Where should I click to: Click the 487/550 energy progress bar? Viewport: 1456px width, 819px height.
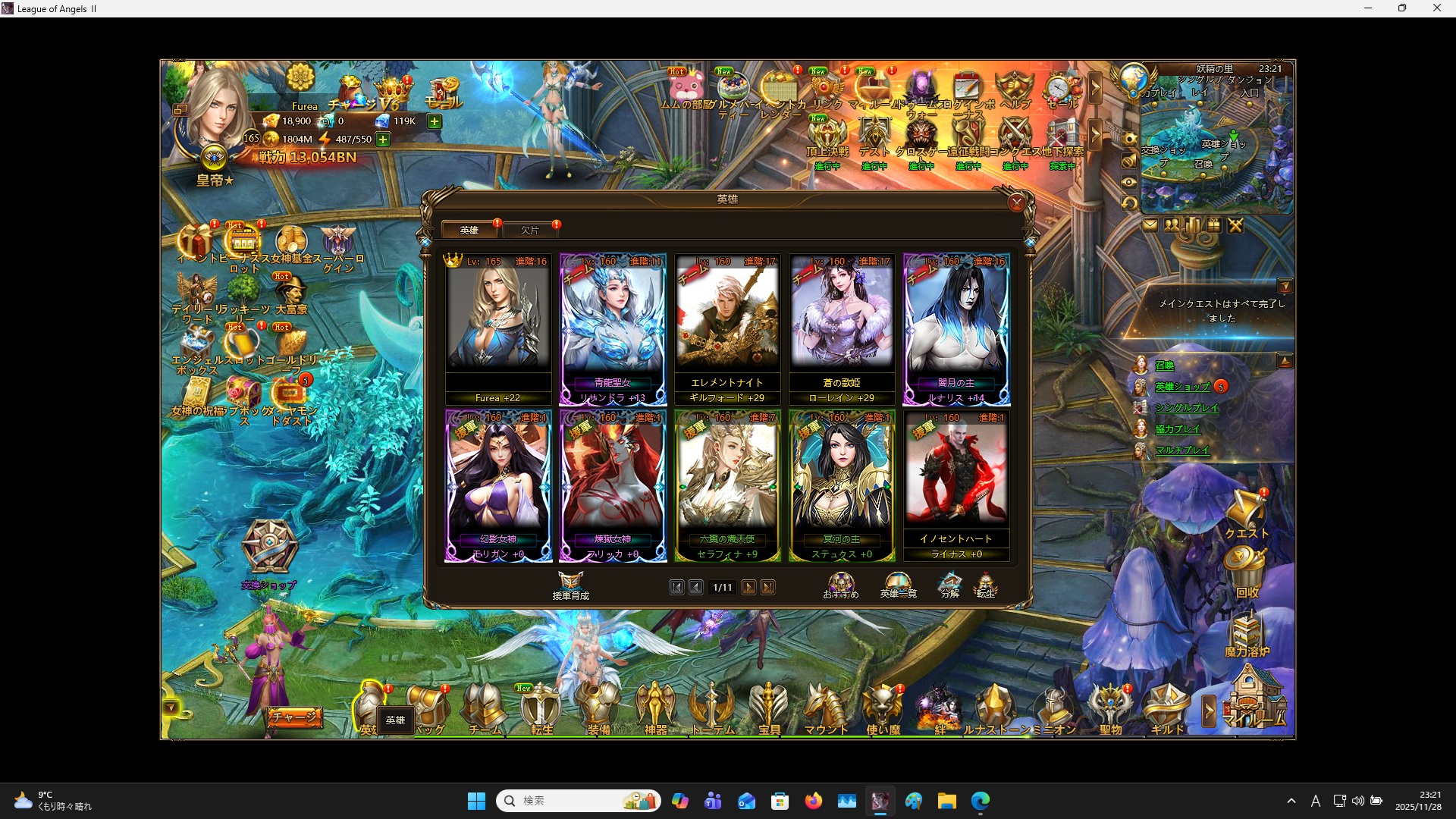pos(353,139)
